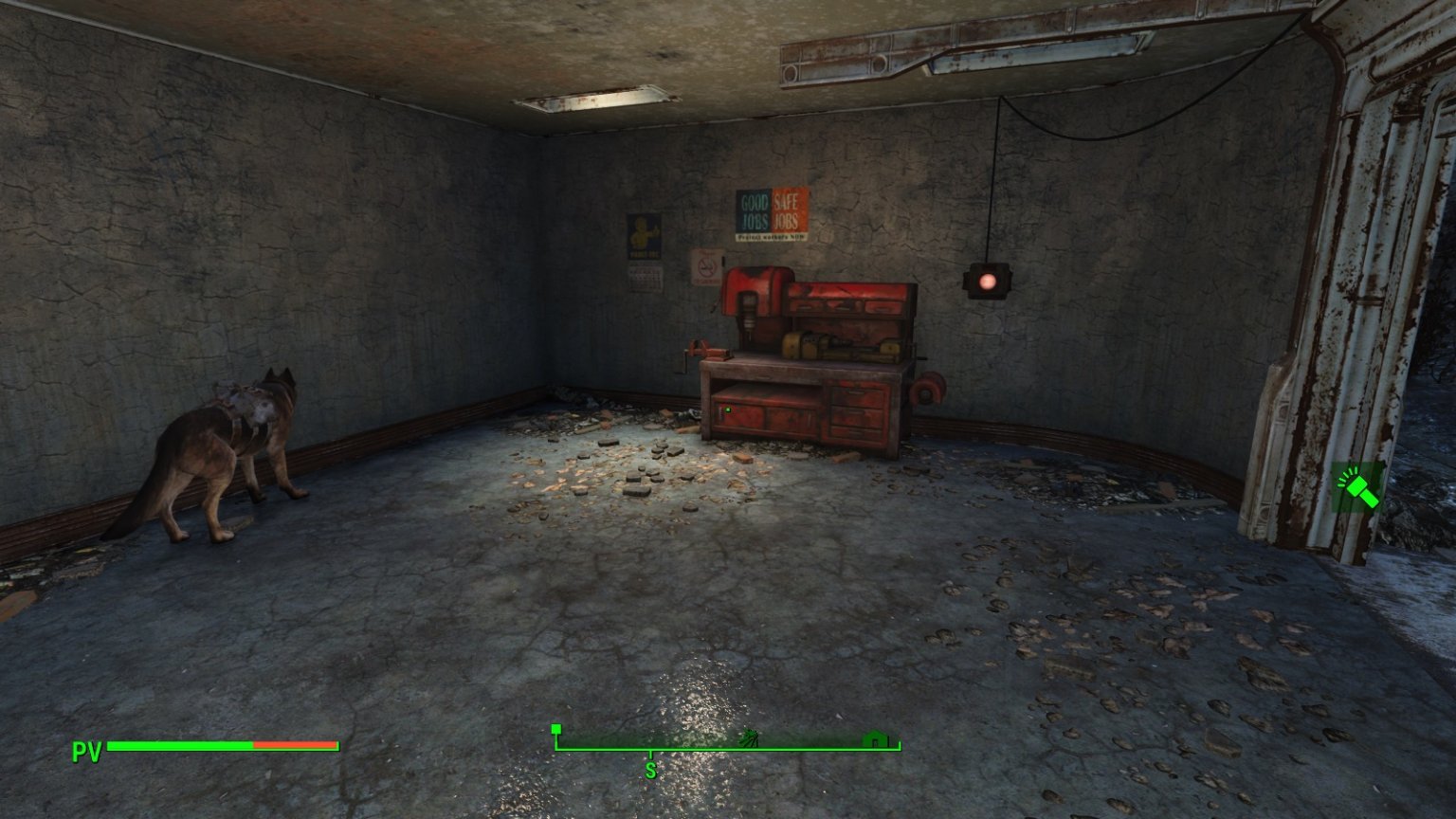Click the enemy marker at the compass center
1456x819 pixels.
click(750, 739)
